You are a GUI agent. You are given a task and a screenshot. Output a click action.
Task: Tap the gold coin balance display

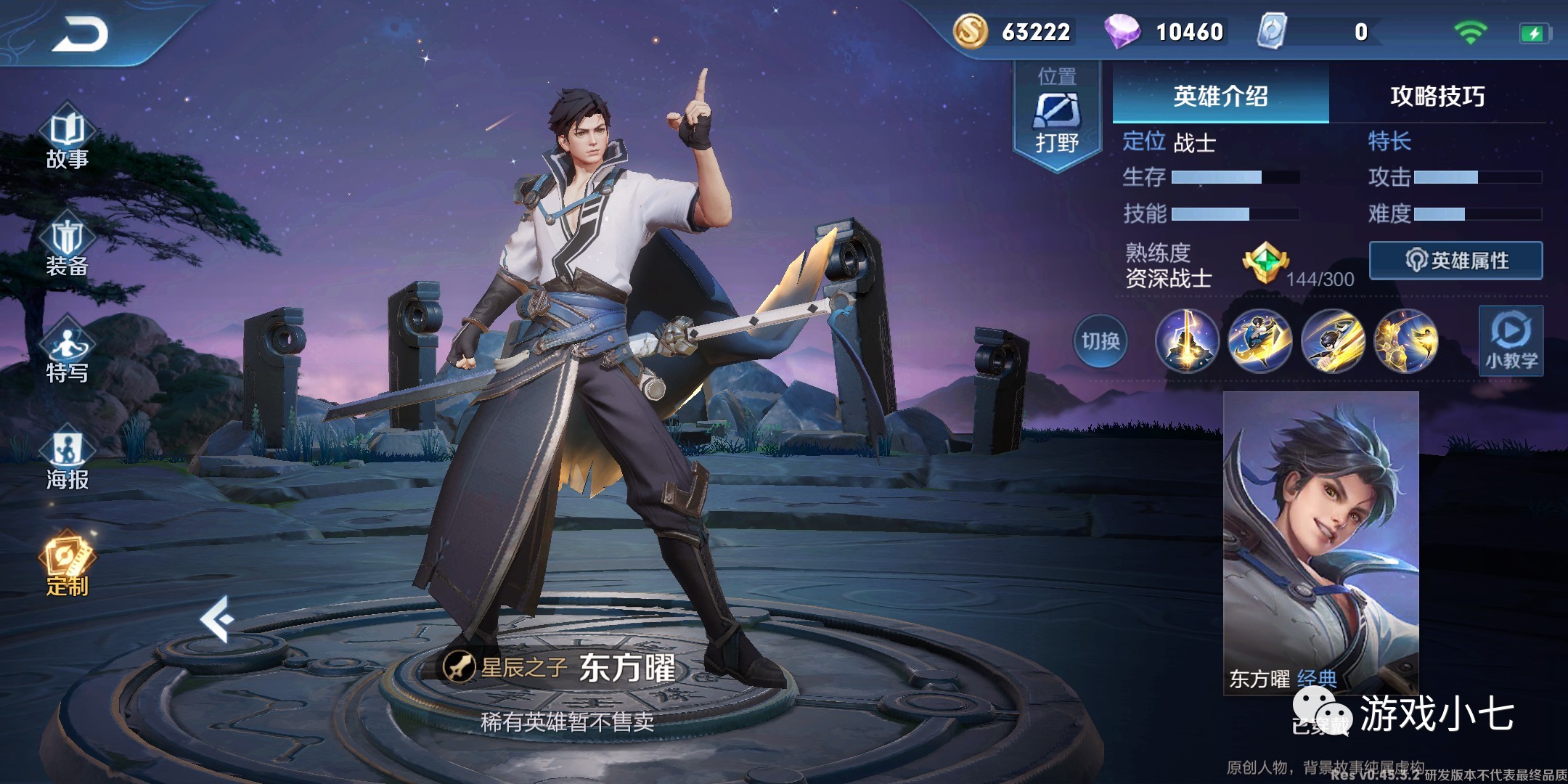(973, 32)
